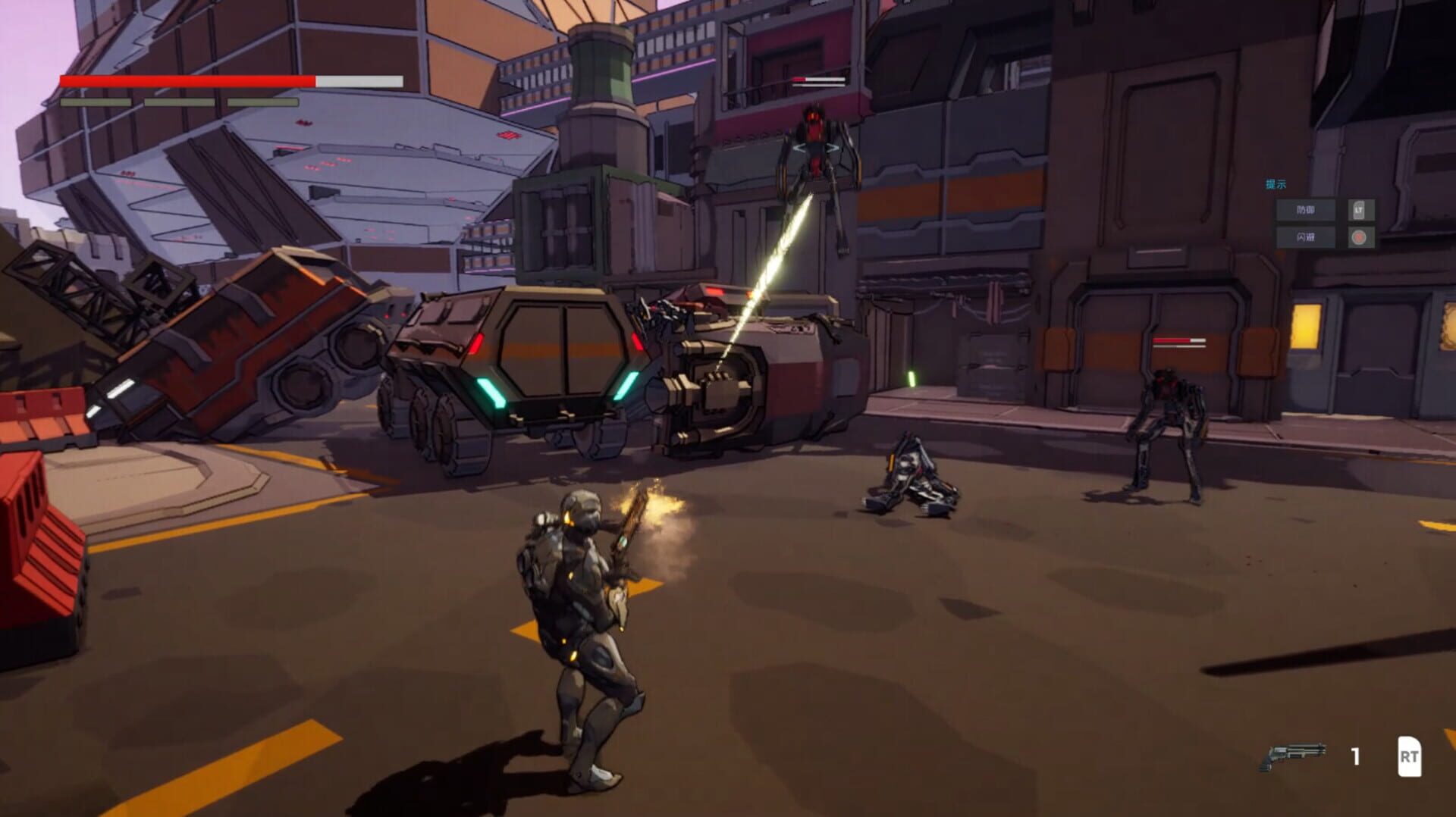Click the right-side enemy health bar
The width and height of the screenshot is (1456, 817).
coord(1178,341)
